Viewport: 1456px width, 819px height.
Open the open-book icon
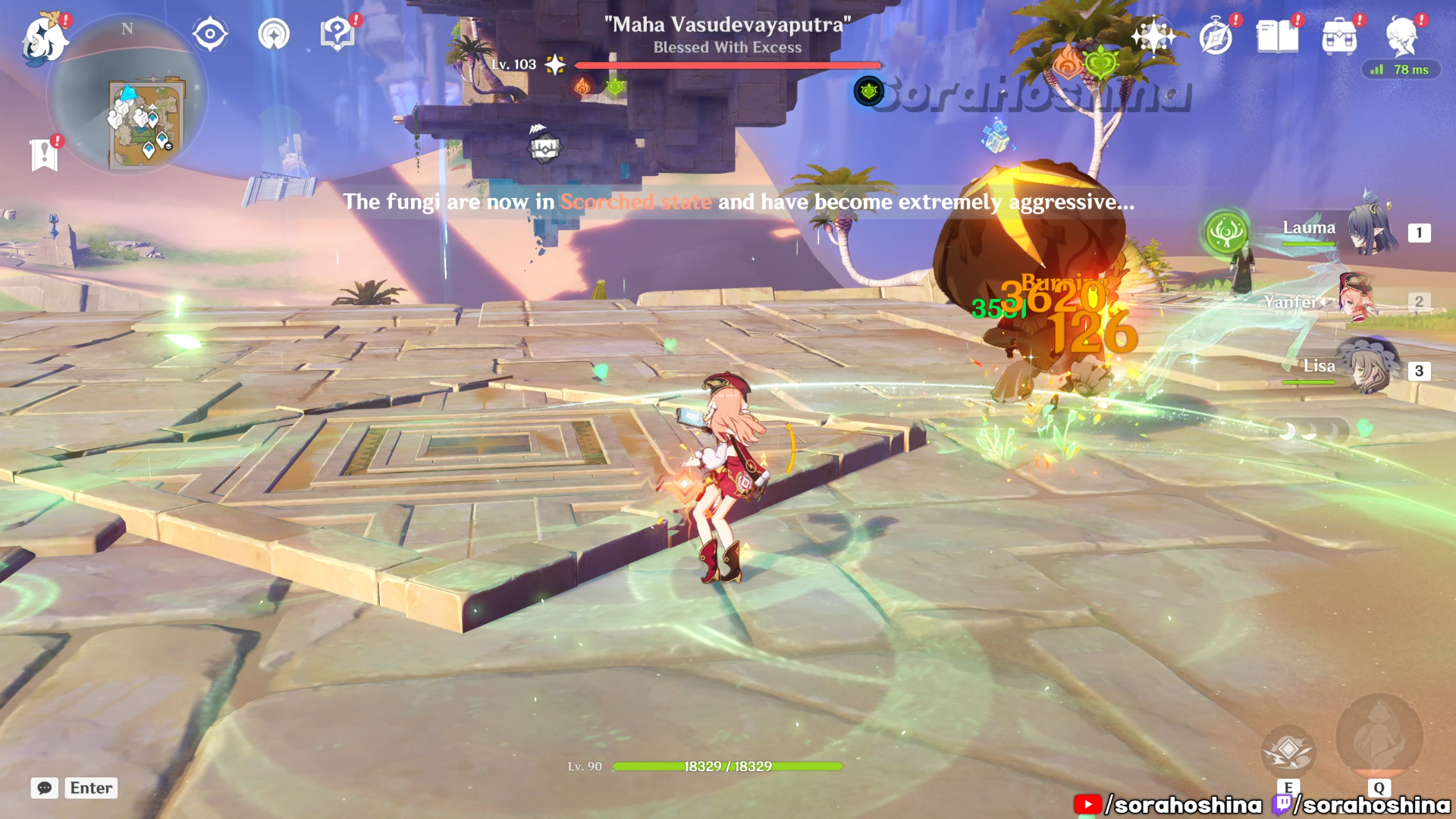coord(1277,36)
